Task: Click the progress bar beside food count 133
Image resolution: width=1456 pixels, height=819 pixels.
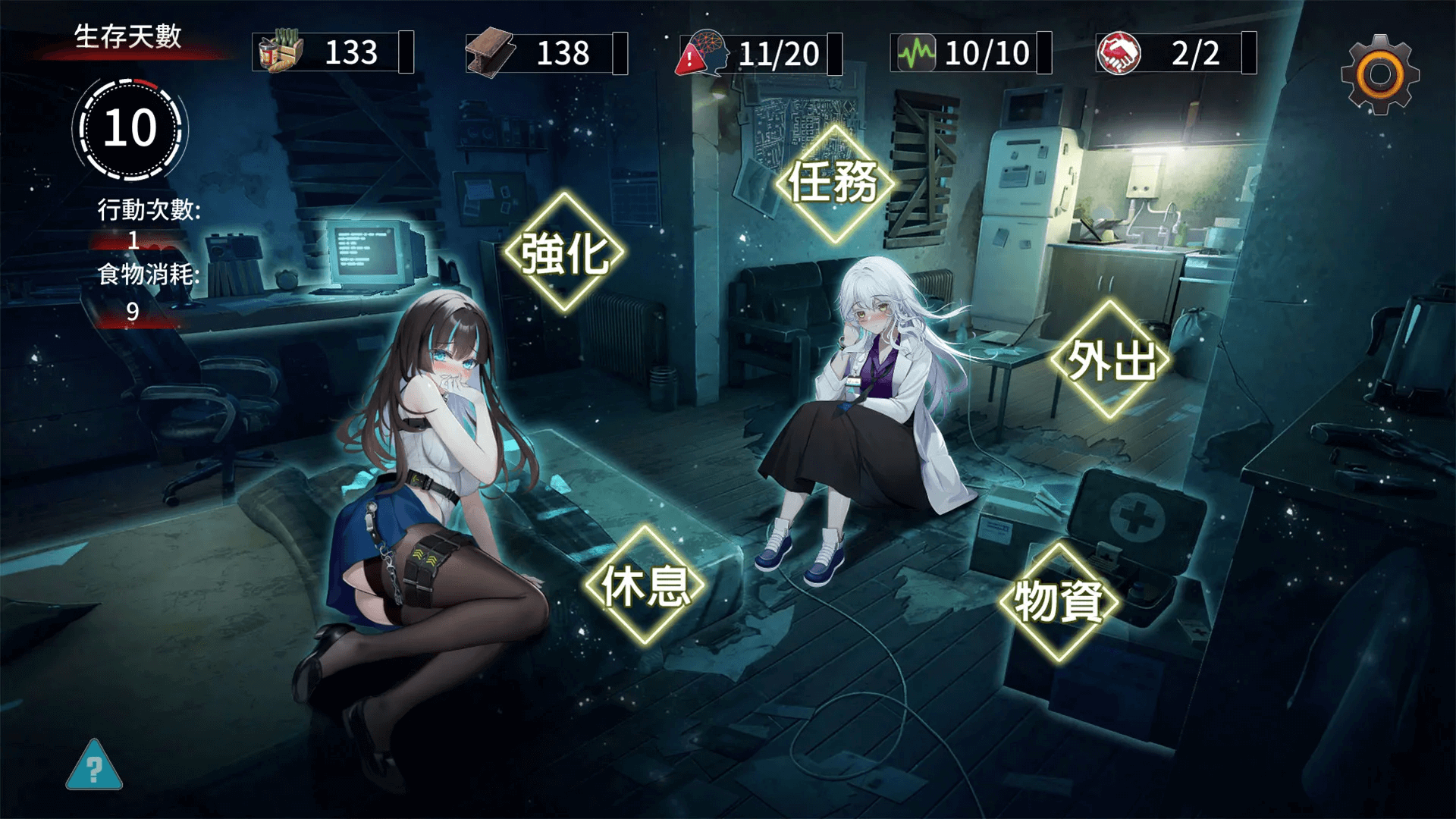Action: [407, 51]
